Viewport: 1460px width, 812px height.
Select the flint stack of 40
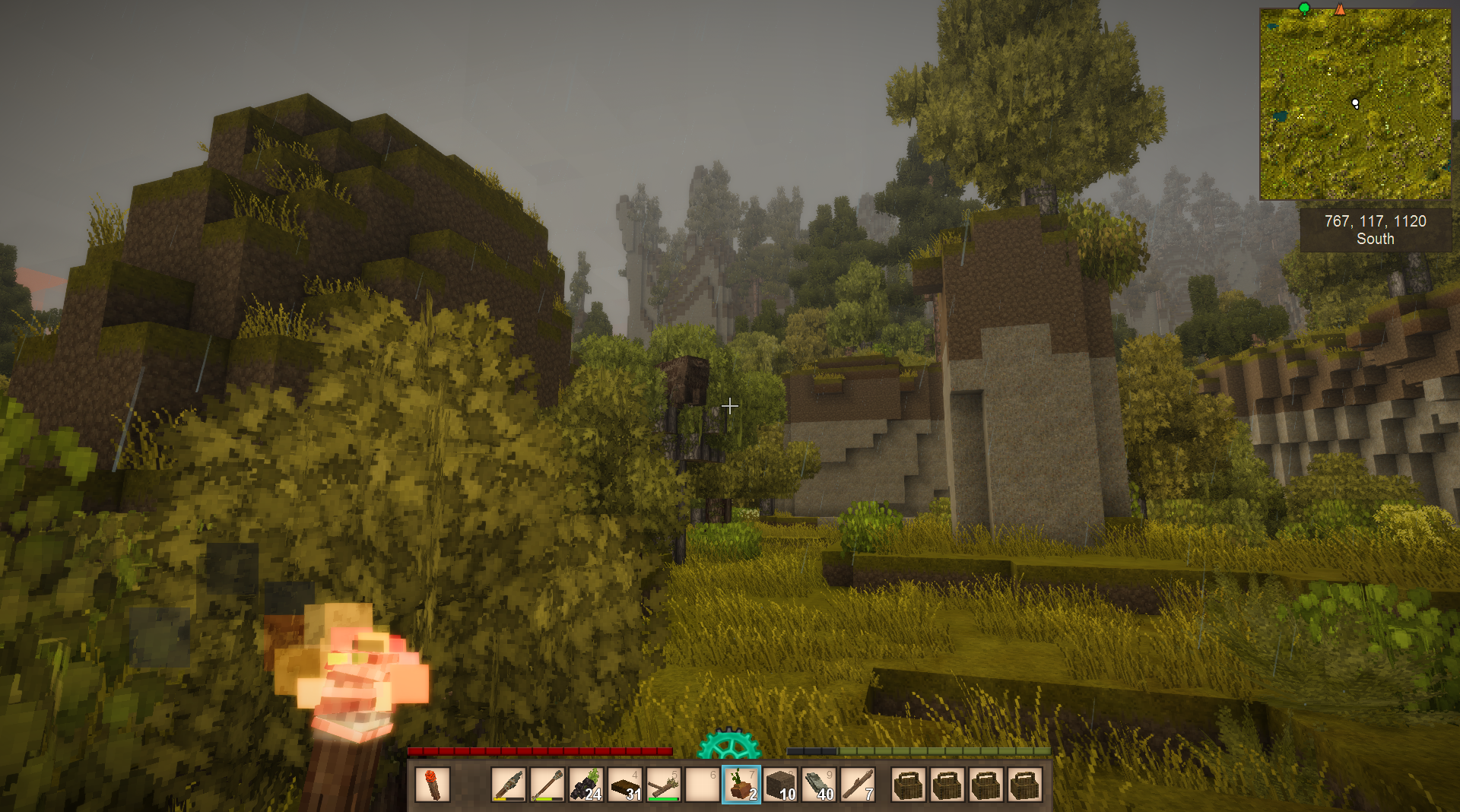point(819,785)
